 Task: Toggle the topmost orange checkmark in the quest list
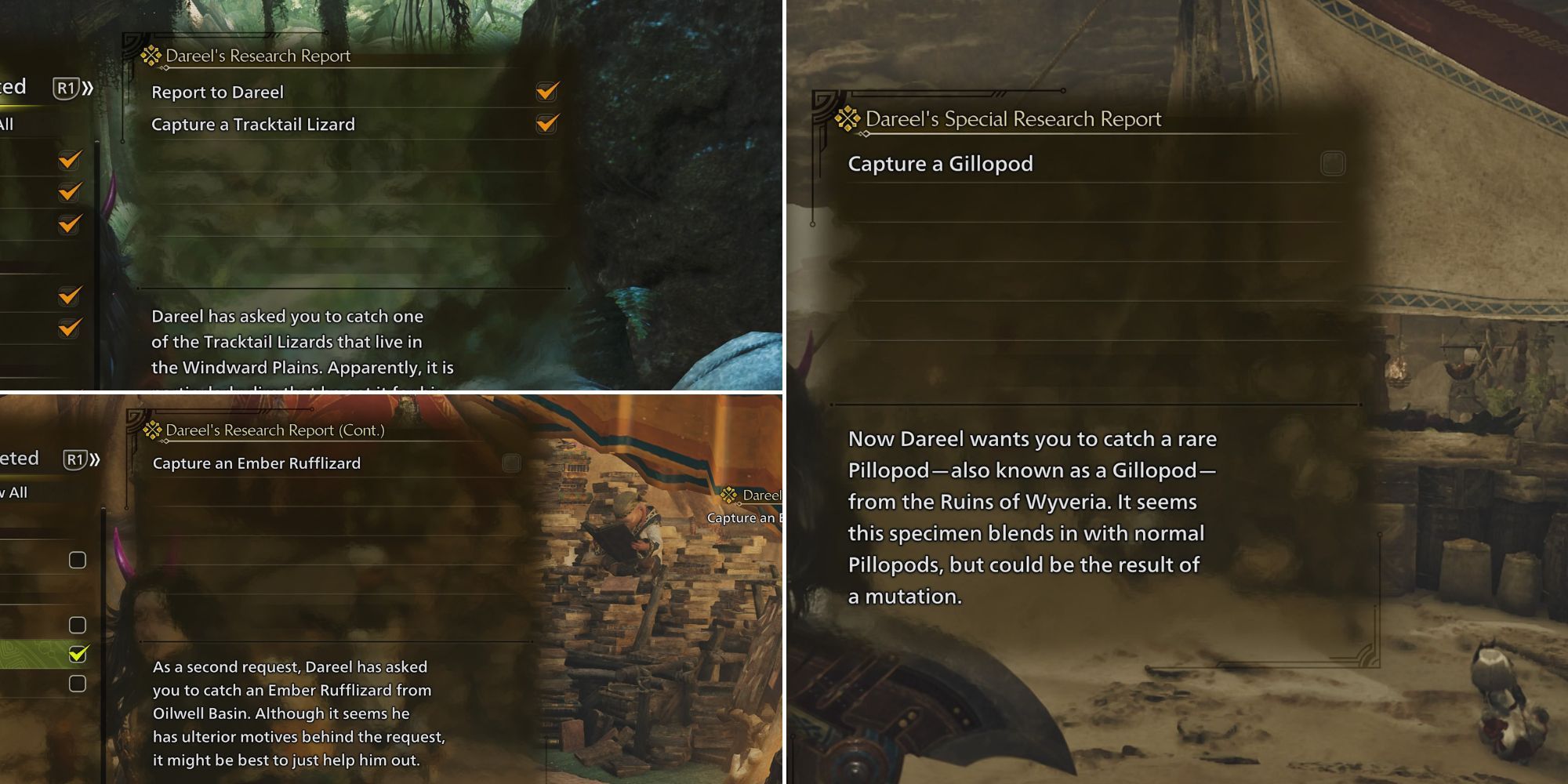coord(69,162)
